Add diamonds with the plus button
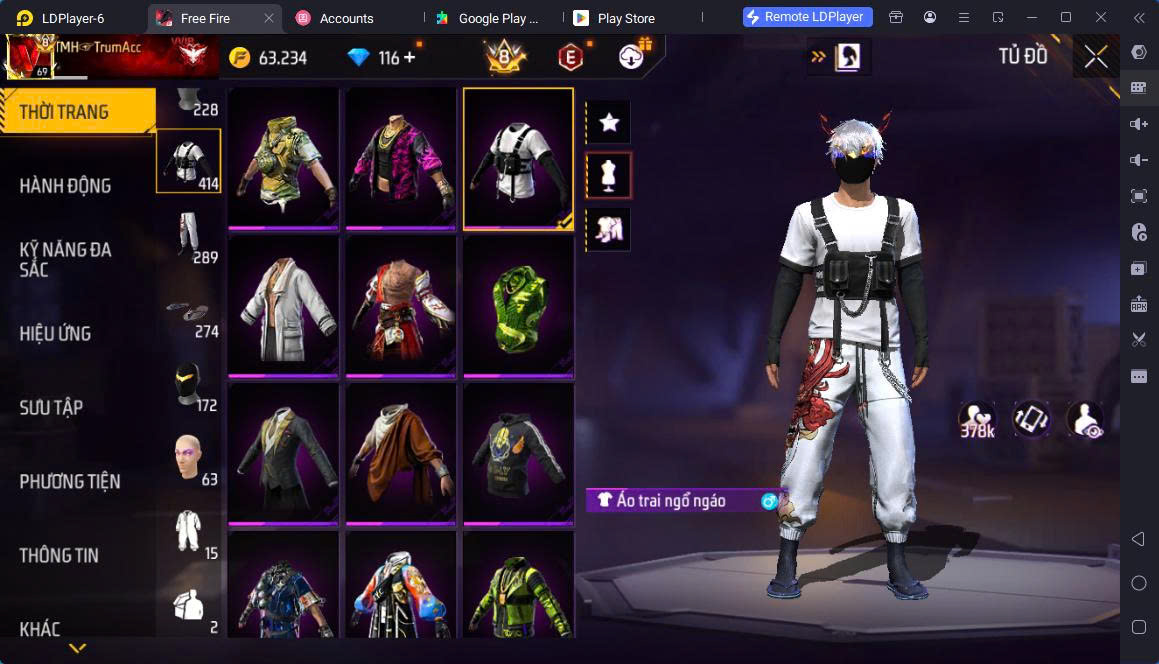 click(409, 58)
